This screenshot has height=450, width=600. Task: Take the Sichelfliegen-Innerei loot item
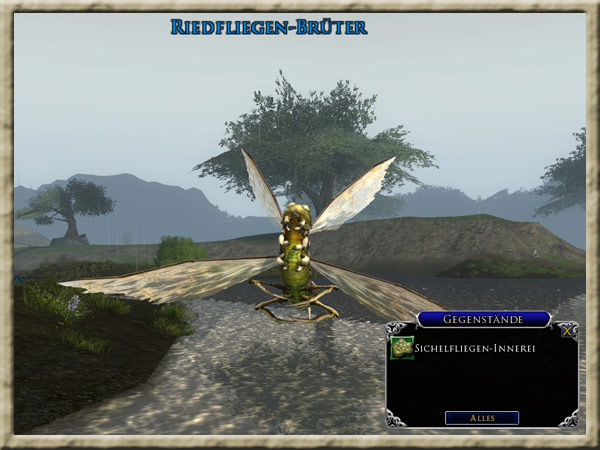click(x=402, y=347)
